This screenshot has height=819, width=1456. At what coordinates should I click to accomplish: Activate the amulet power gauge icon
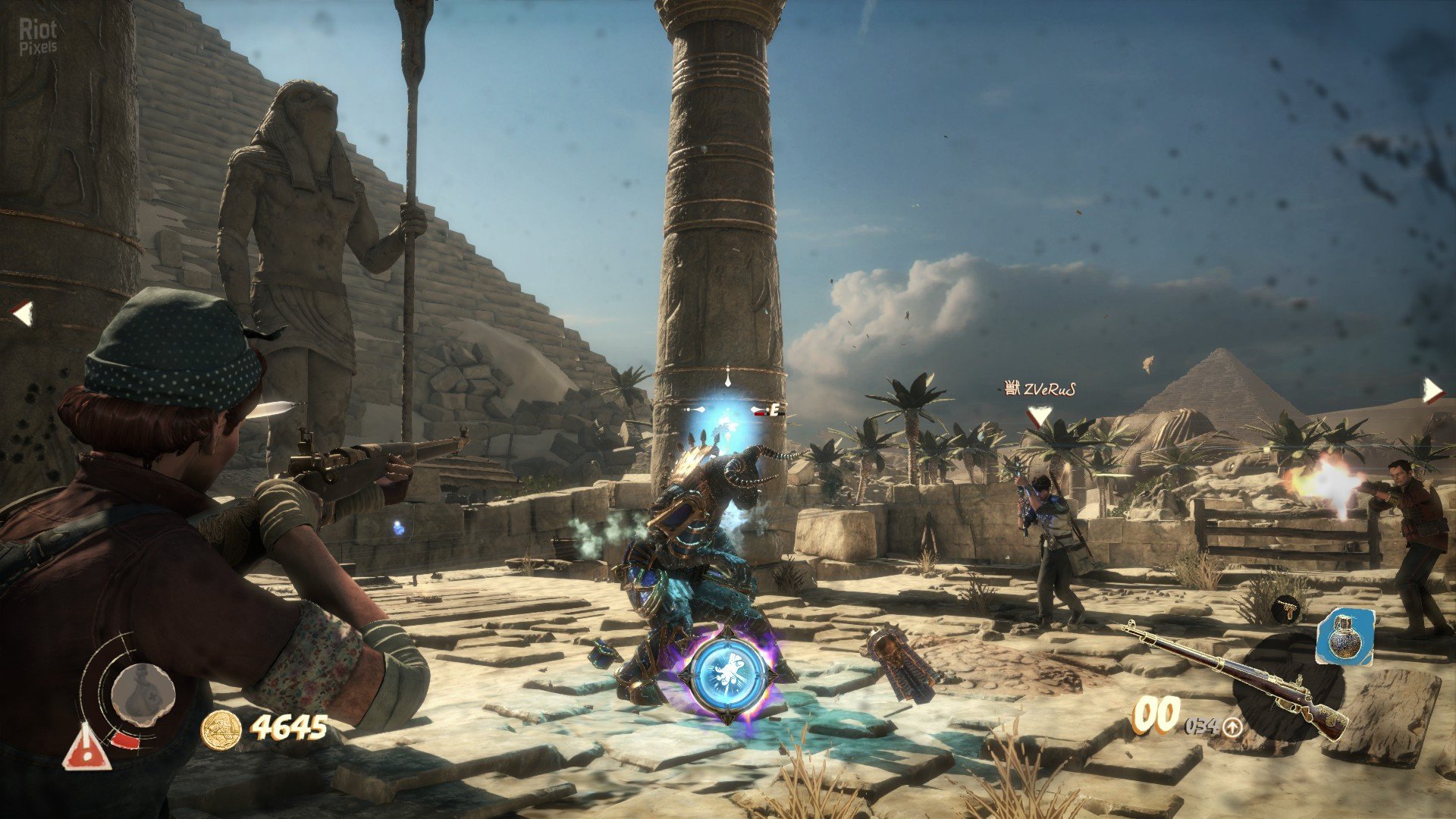click(143, 695)
